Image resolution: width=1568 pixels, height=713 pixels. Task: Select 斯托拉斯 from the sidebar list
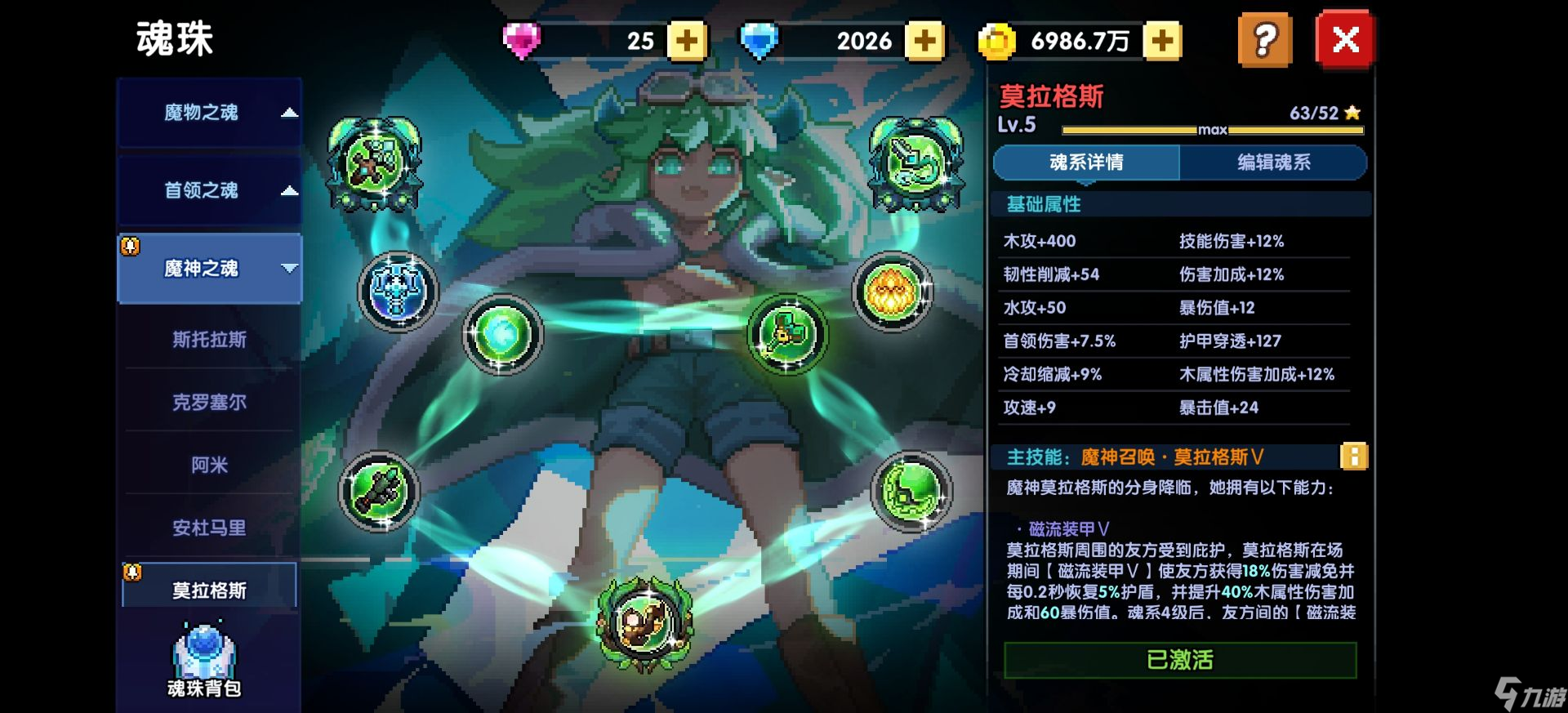[x=209, y=338]
